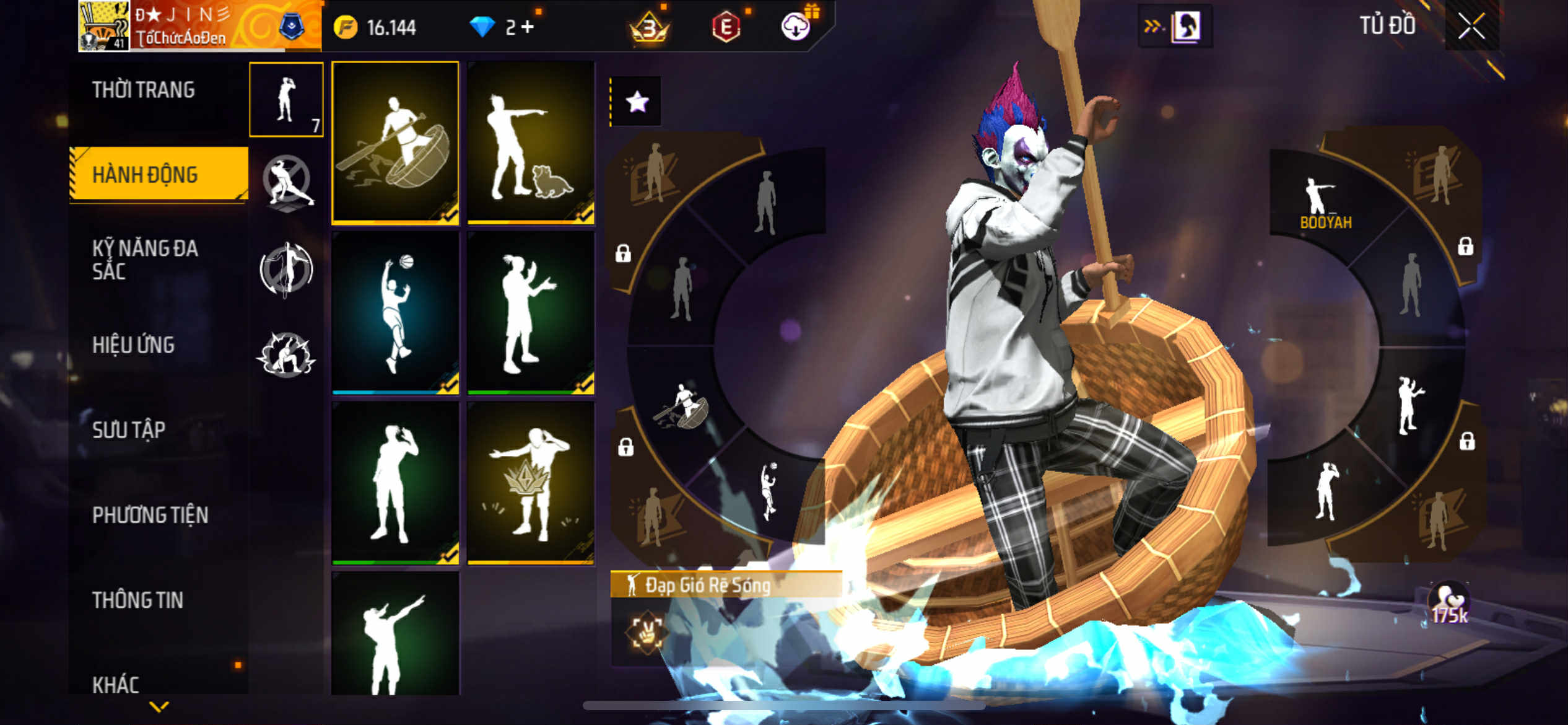Image resolution: width=1568 pixels, height=725 pixels.
Task: Open the Hiệu Ứng category
Action: click(134, 345)
